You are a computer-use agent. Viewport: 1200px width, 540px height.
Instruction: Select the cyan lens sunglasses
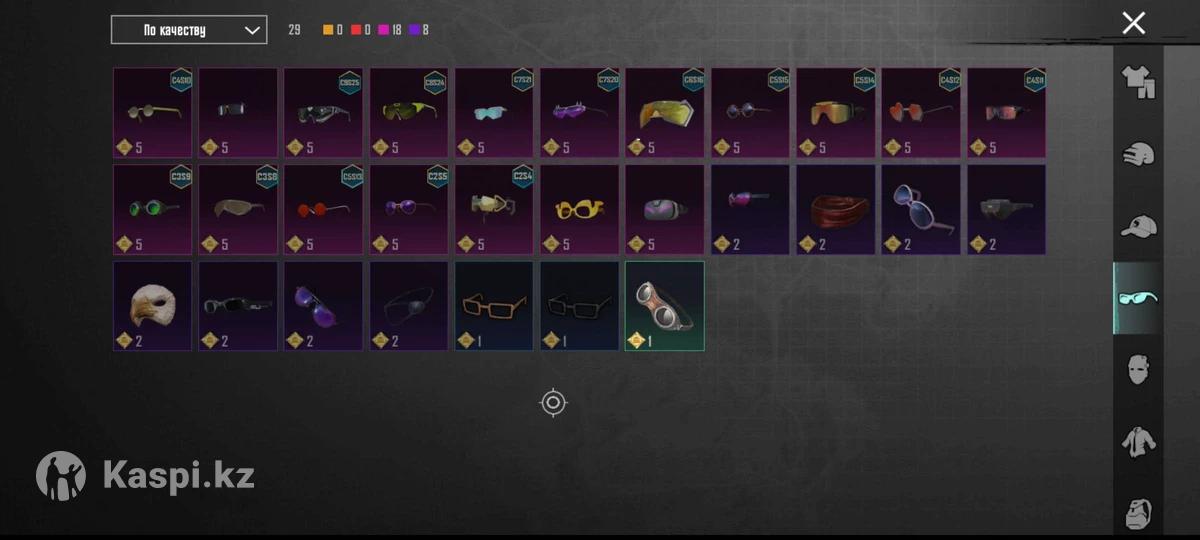click(x=494, y=112)
